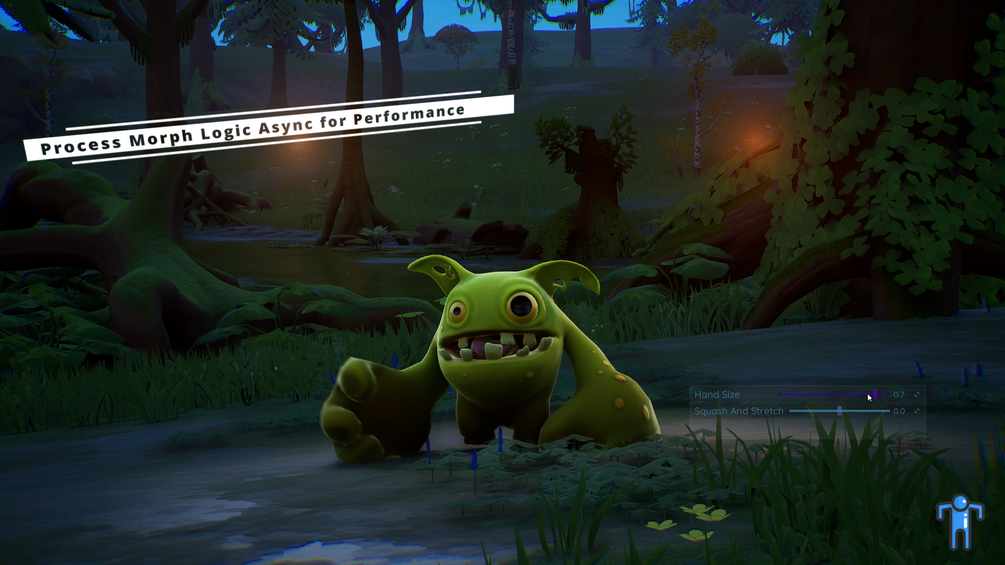Screen dimensions: 1005x565
Task: Click the small icon beside Hand Size value
Action: click(x=917, y=395)
